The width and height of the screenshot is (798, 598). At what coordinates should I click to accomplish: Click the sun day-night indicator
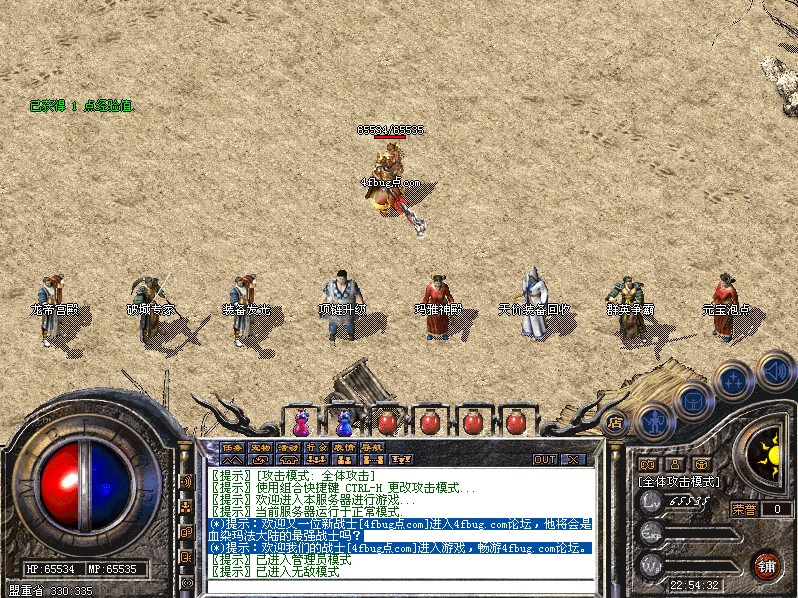[x=768, y=456]
